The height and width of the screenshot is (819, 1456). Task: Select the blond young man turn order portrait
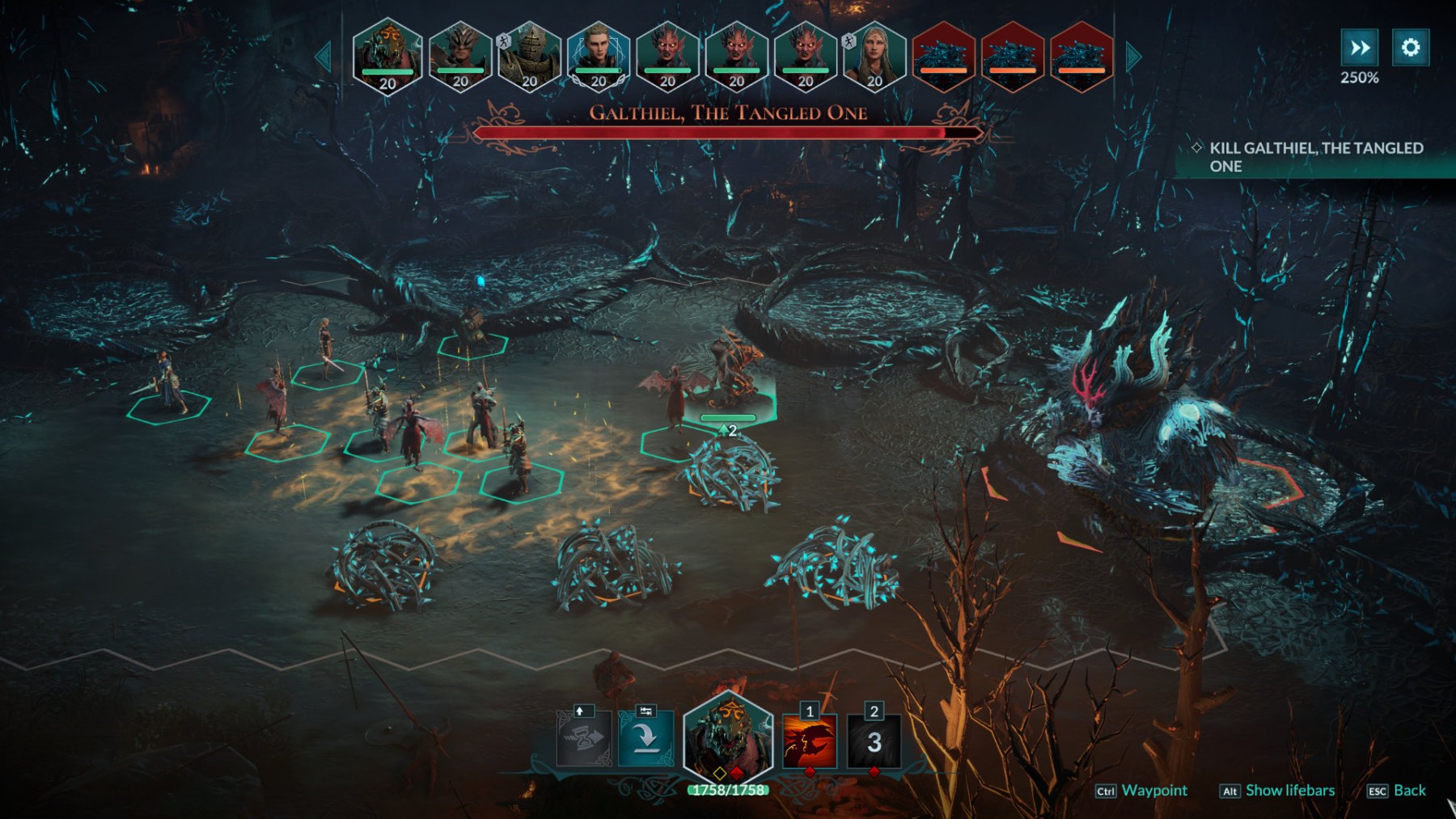599,55
